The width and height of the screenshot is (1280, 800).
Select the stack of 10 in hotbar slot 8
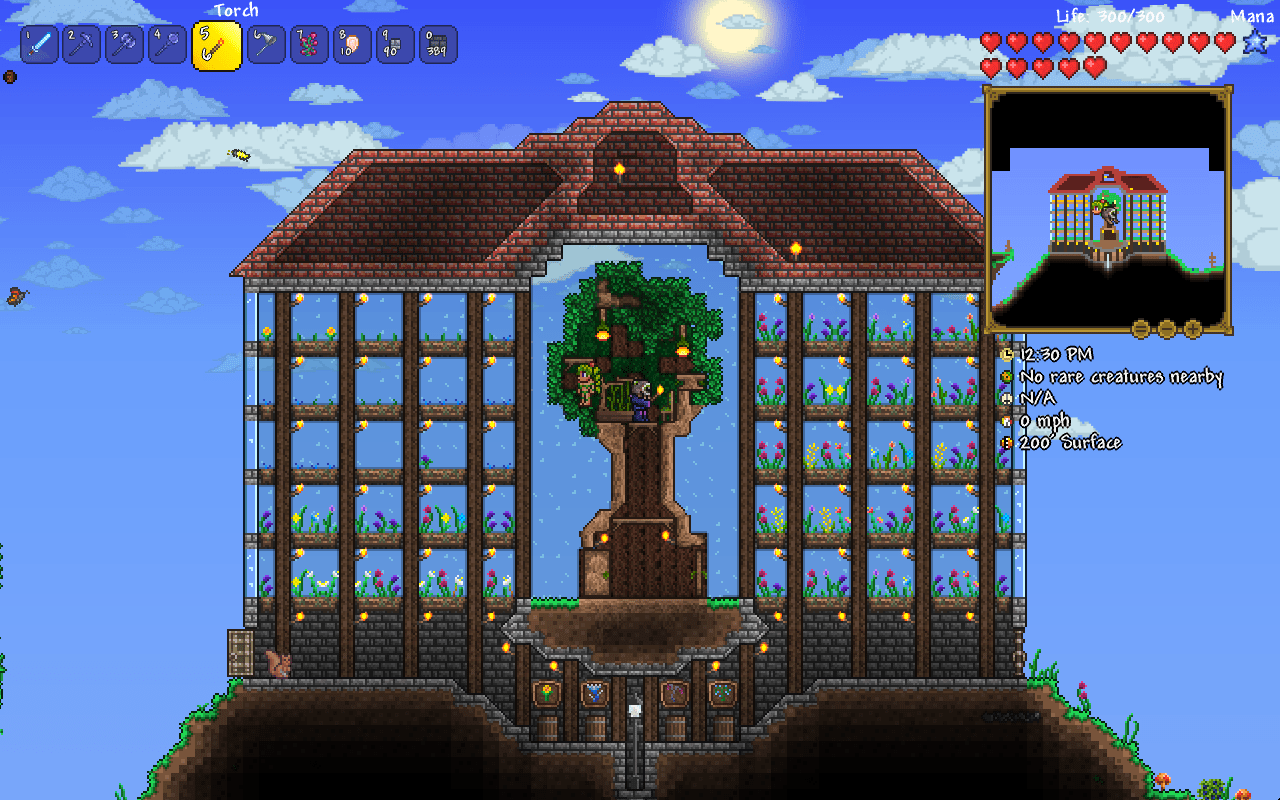point(350,44)
